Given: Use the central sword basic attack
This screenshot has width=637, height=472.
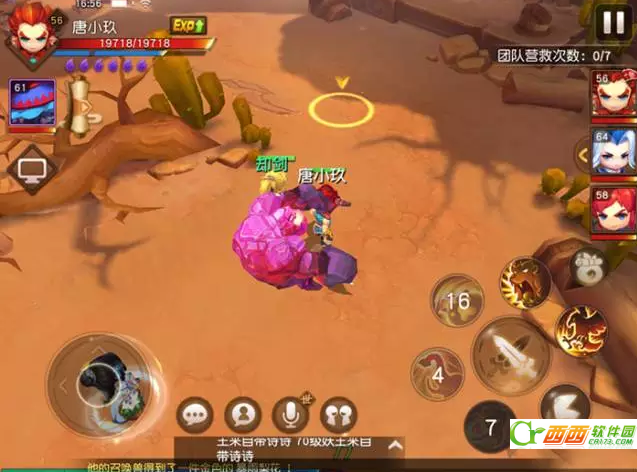Looking at the screenshot, I should click(x=512, y=355).
